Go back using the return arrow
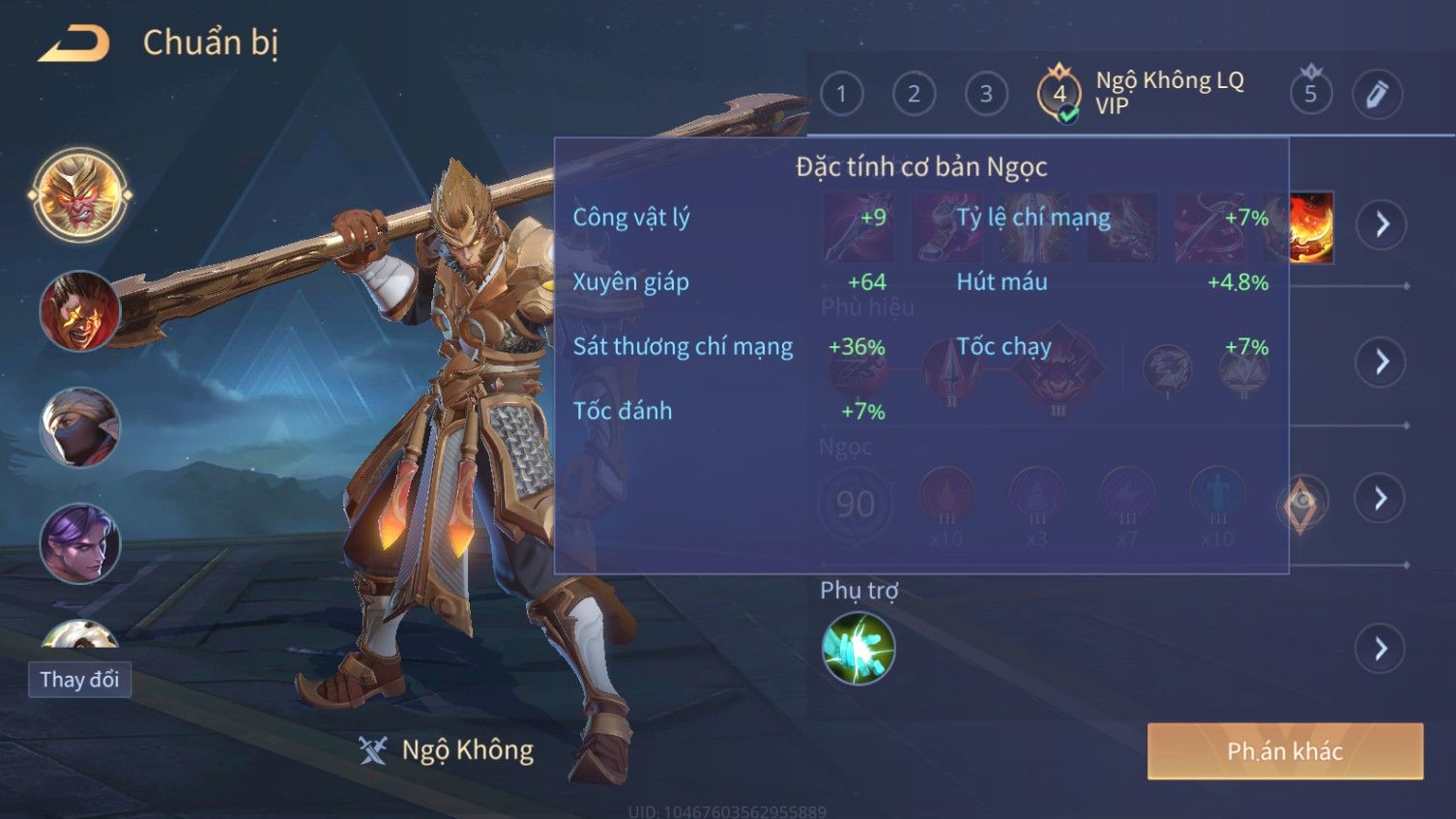Viewport: 1456px width, 819px height. tap(73, 44)
